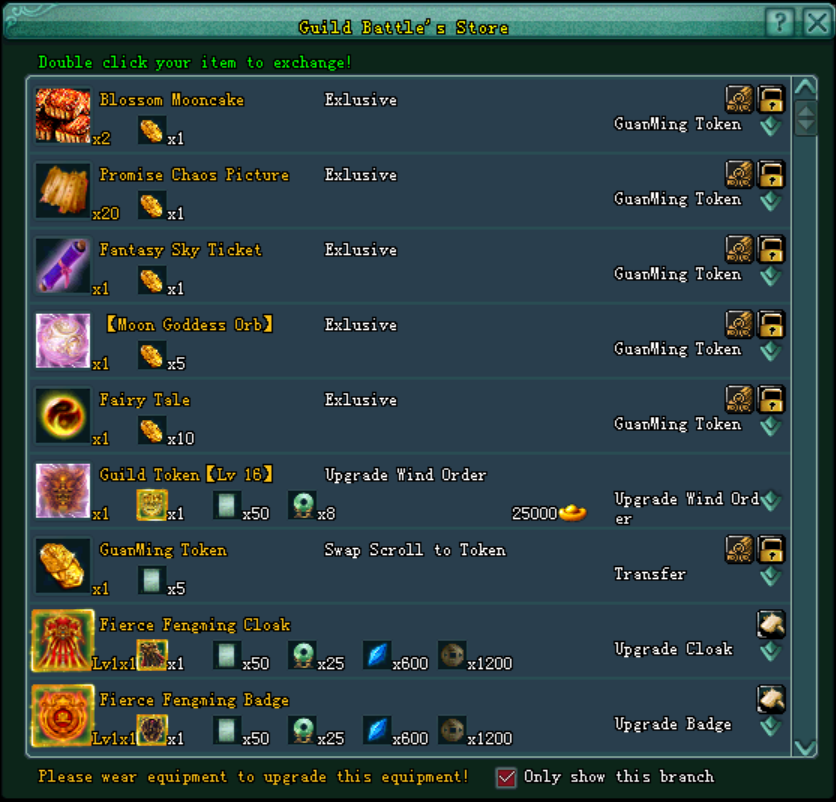
Task: Click the GuanMing Token swap item icon
Action: pos(63,565)
